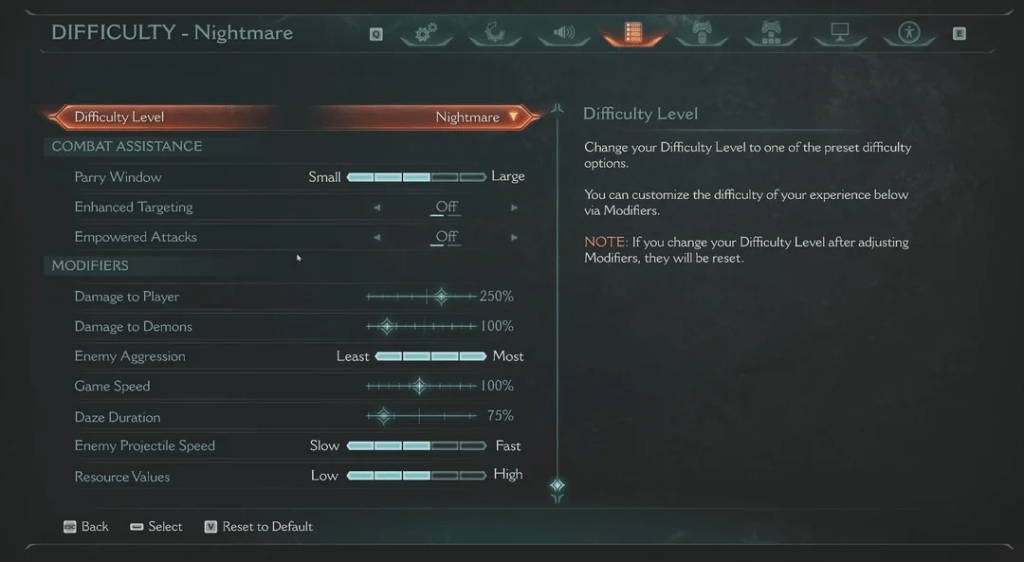
Task: Switch to the gears settings tab
Action: click(x=427, y=34)
